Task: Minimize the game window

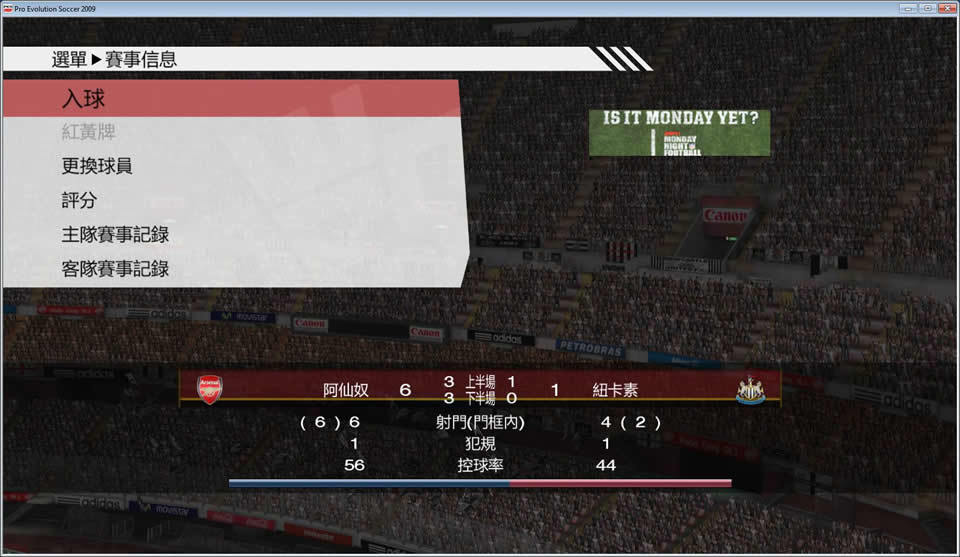Action: 907,8
